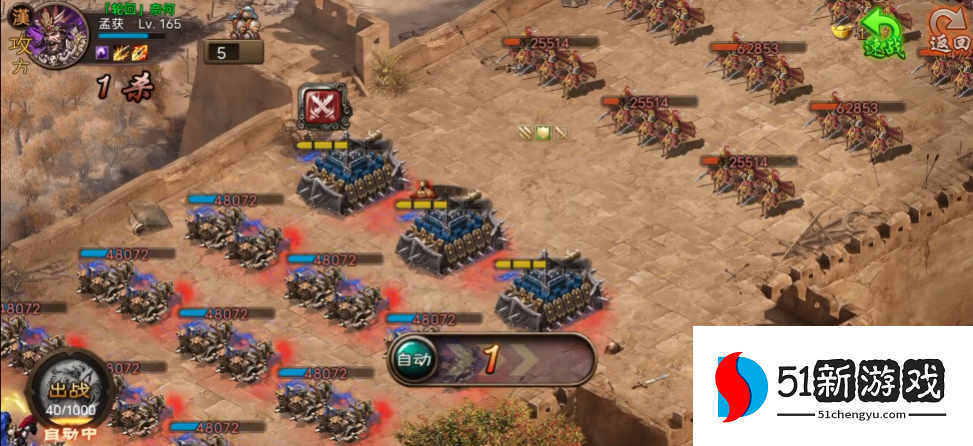This screenshot has width=973, height=446.
Task: Click the gold ingot icon
Action: coord(841,31)
